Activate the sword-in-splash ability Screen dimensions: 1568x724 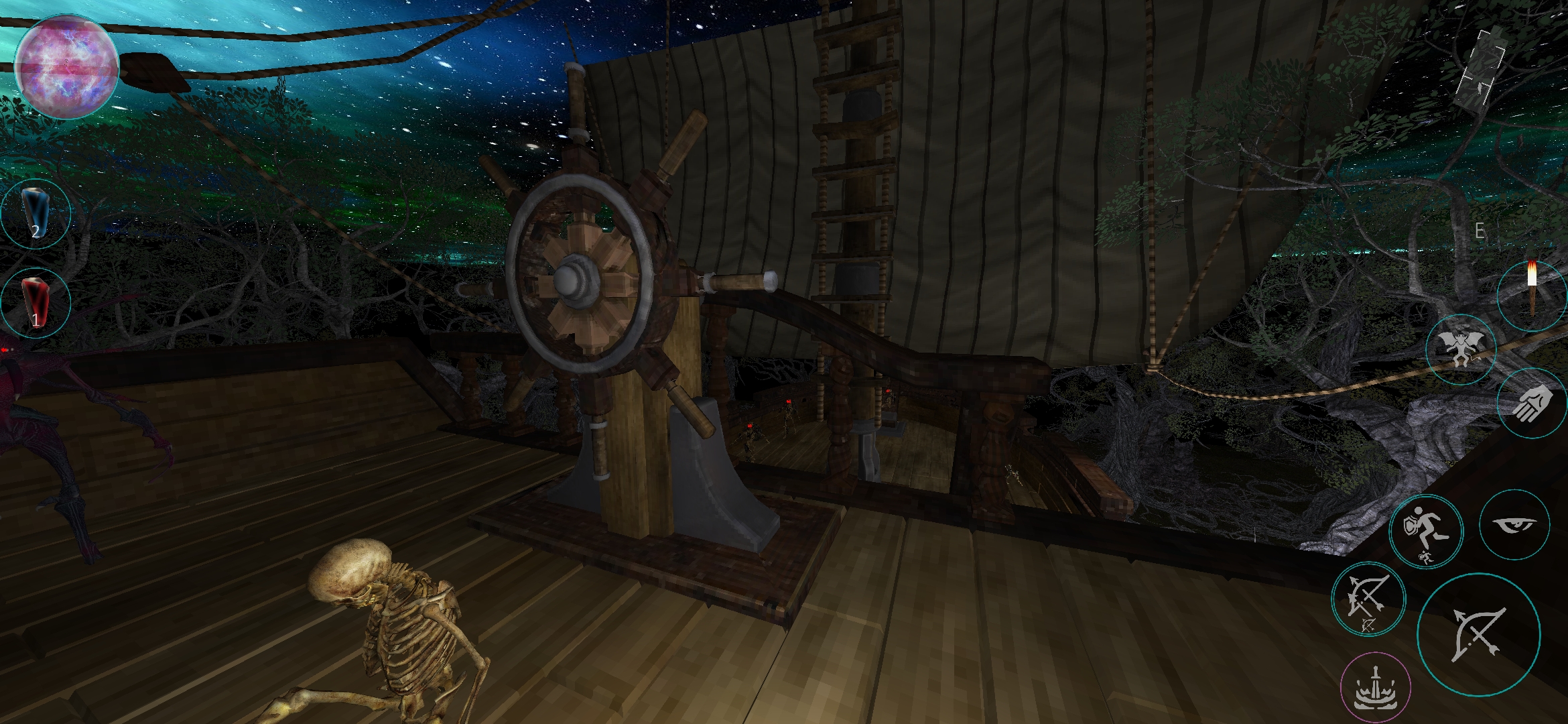(1375, 688)
